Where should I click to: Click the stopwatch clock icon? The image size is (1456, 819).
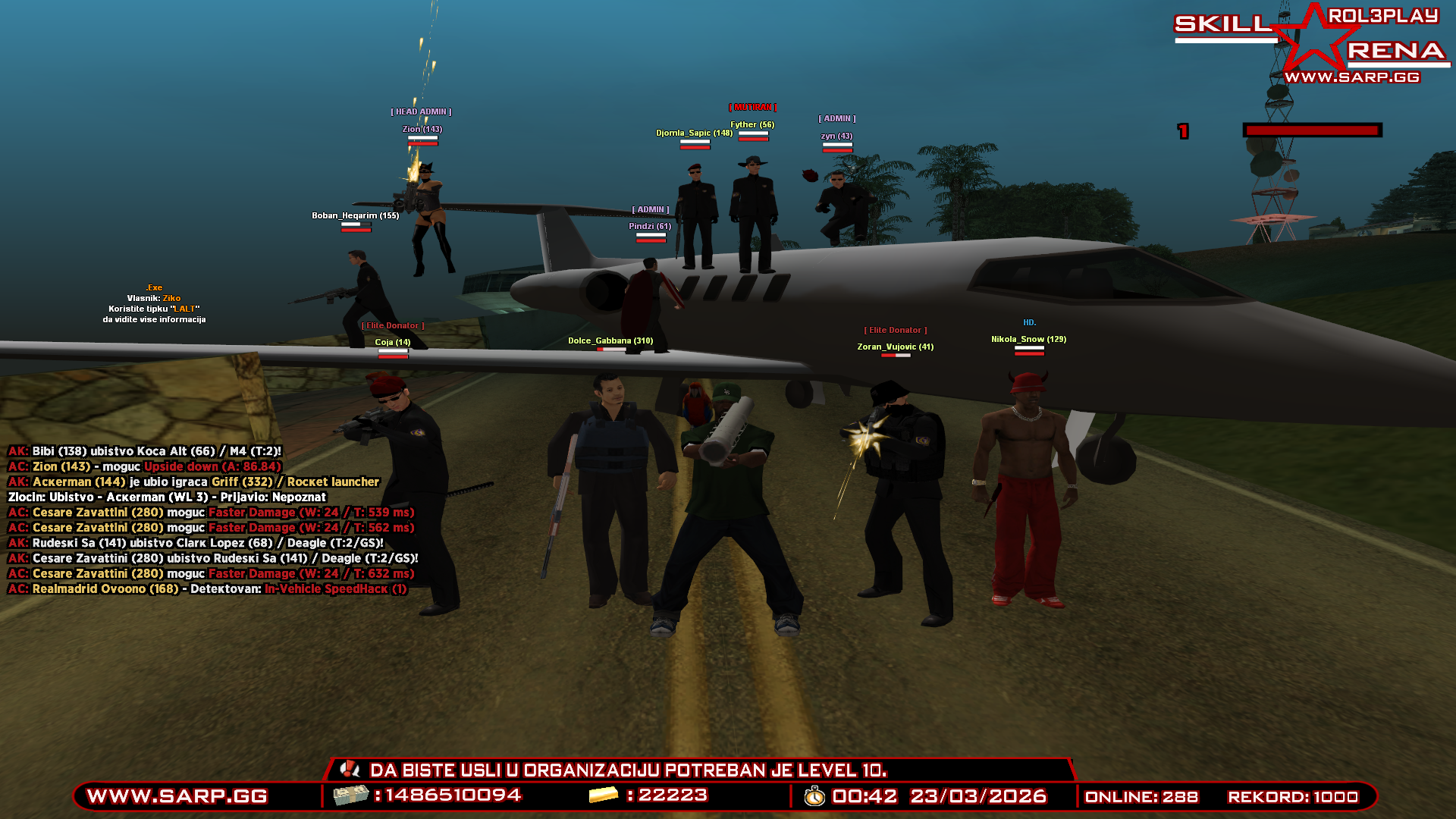814,796
